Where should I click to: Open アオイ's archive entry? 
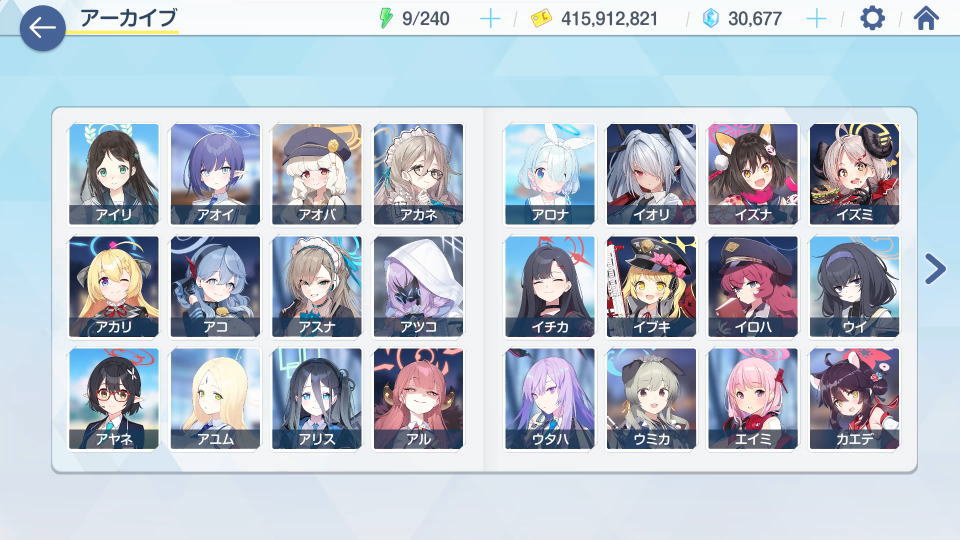(215, 174)
